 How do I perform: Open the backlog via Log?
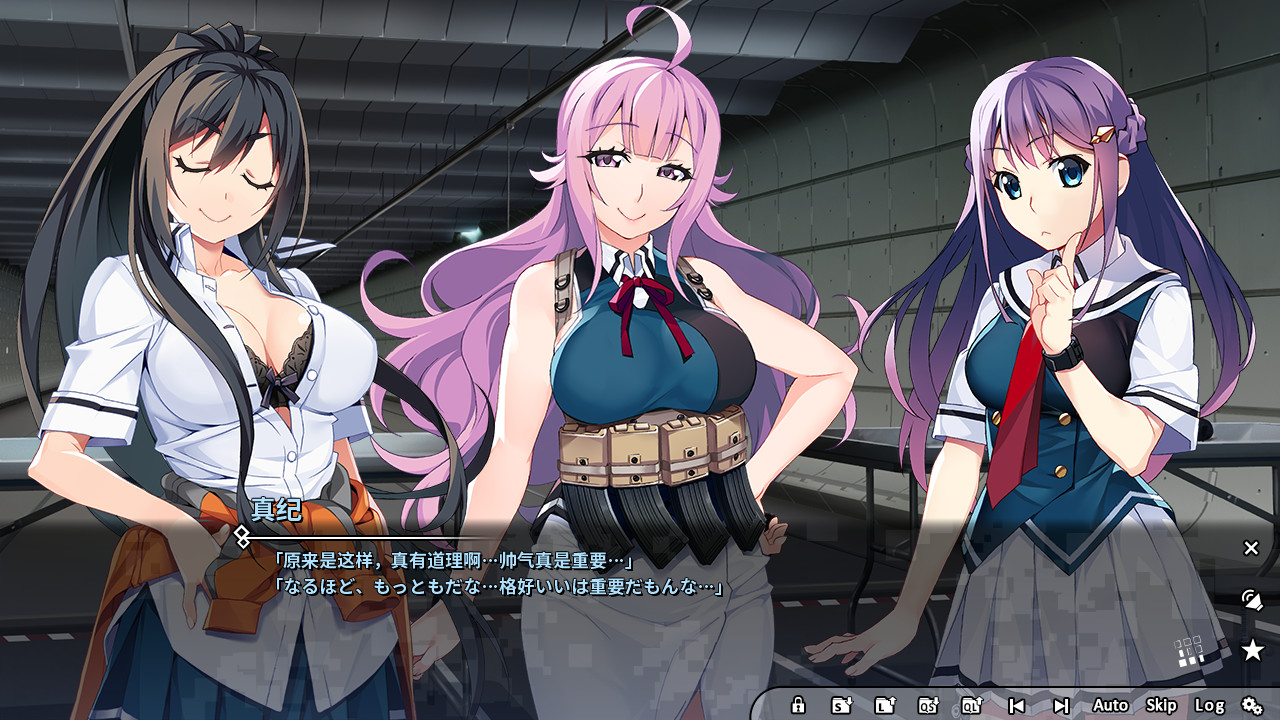[x=1208, y=705]
